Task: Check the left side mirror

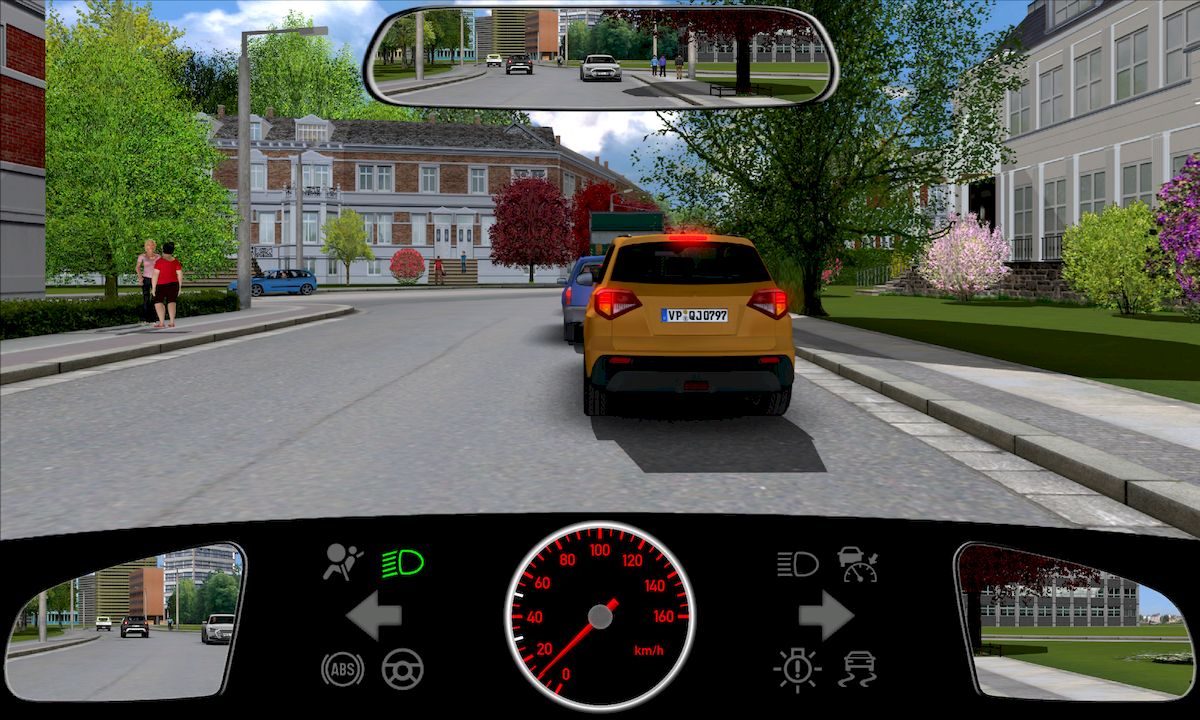Action: 126,620
